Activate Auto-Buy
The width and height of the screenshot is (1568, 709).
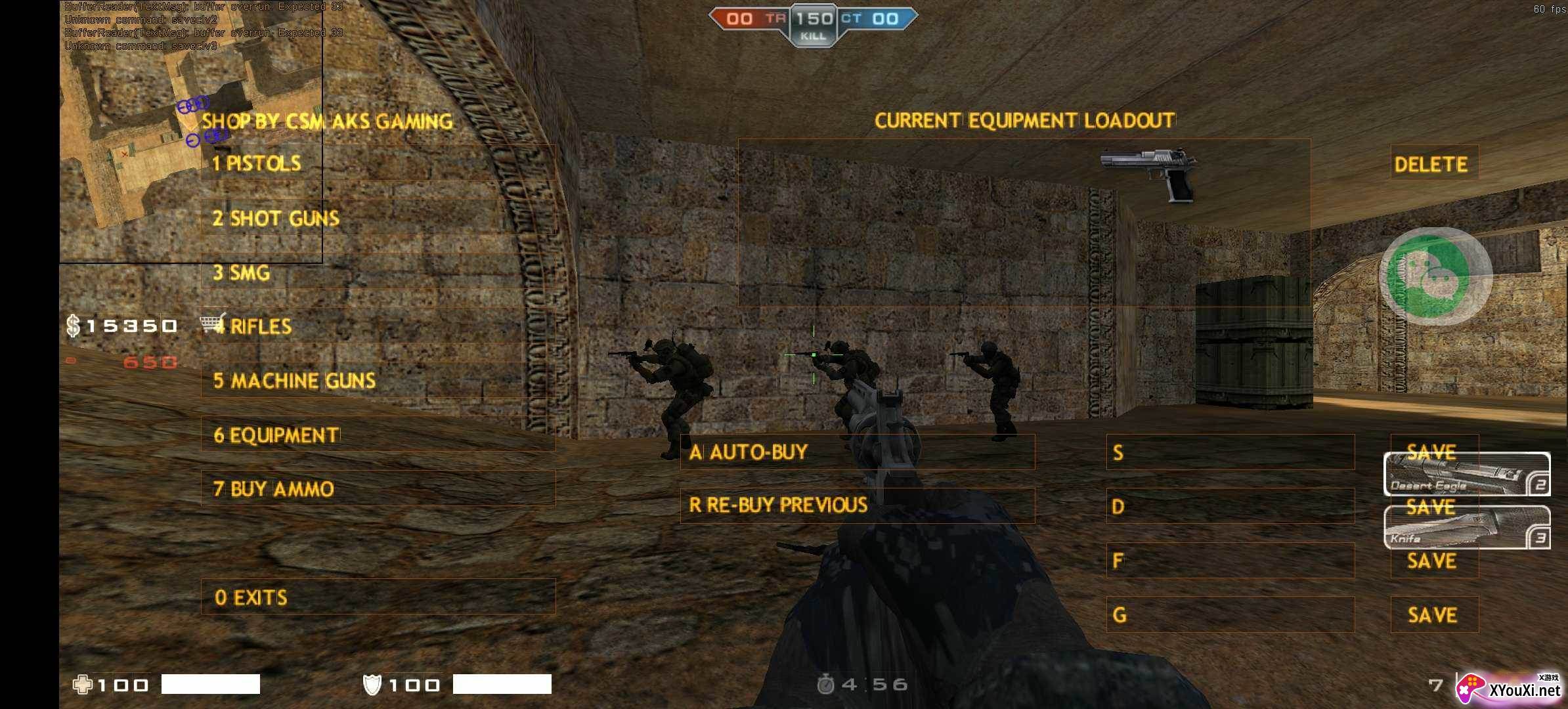(x=857, y=452)
